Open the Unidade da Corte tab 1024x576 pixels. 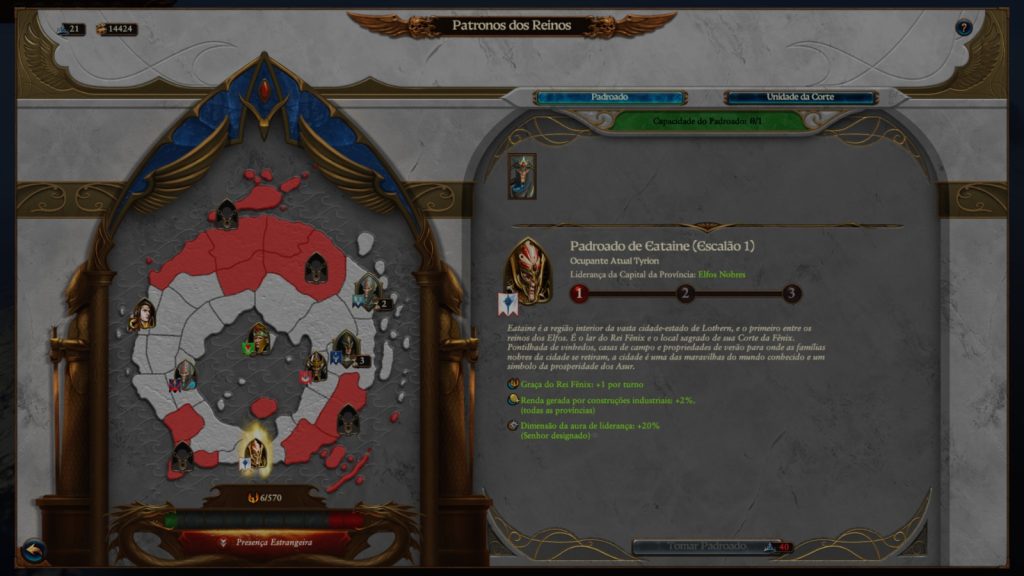point(800,97)
